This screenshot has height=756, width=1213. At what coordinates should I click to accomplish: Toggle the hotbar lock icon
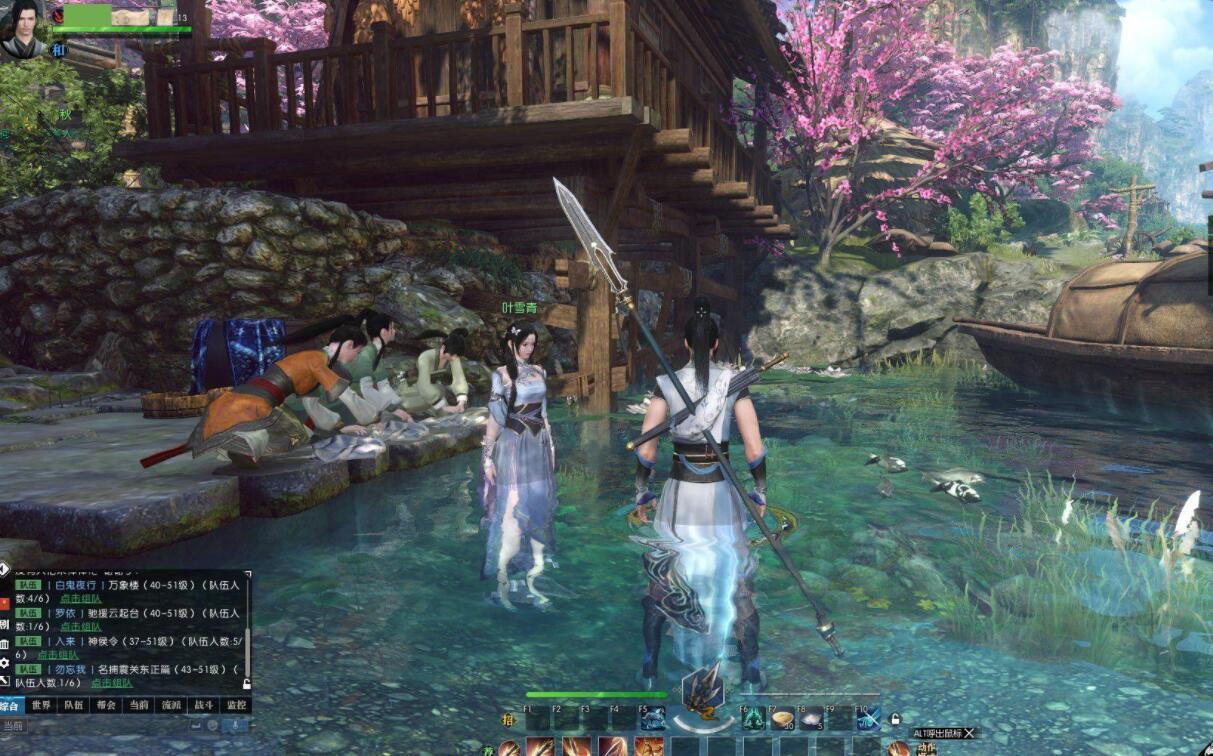(895, 718)
